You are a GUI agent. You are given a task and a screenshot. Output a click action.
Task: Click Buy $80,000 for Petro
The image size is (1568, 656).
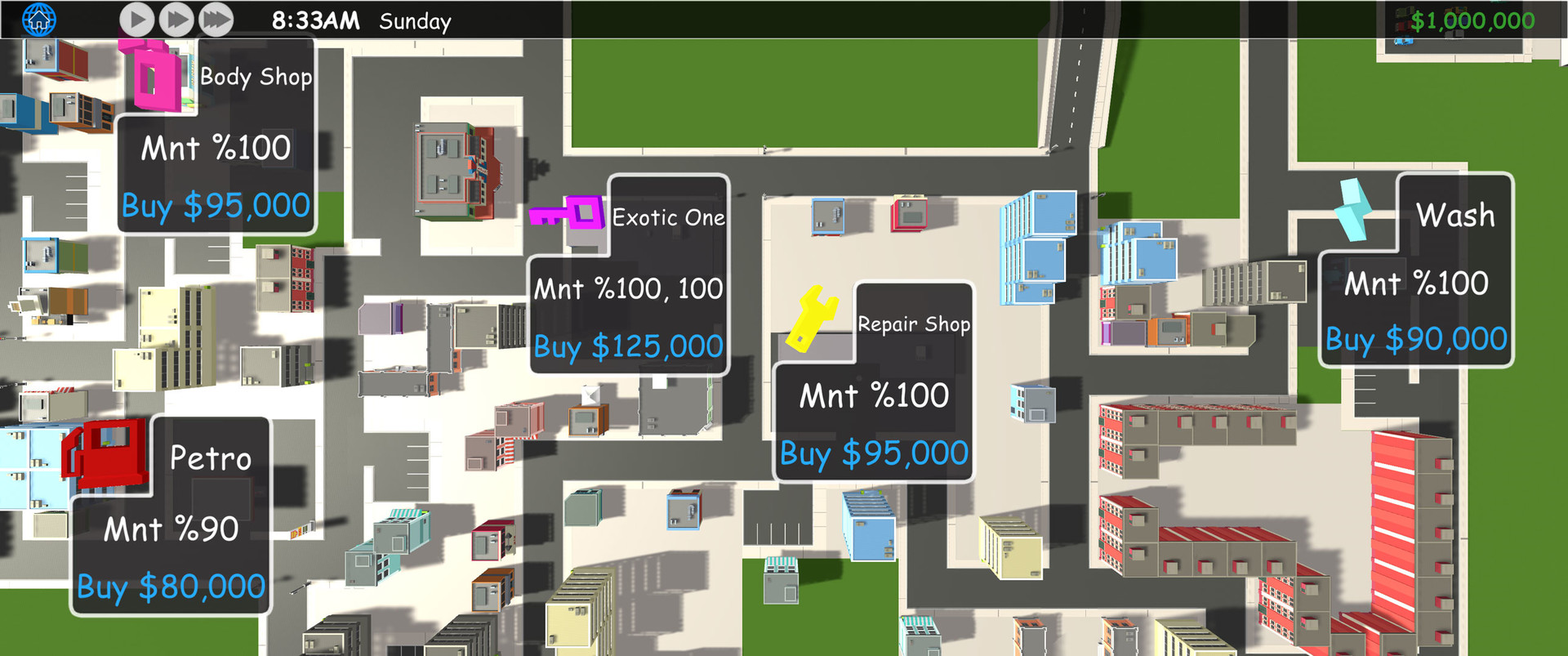pos(169,586)
